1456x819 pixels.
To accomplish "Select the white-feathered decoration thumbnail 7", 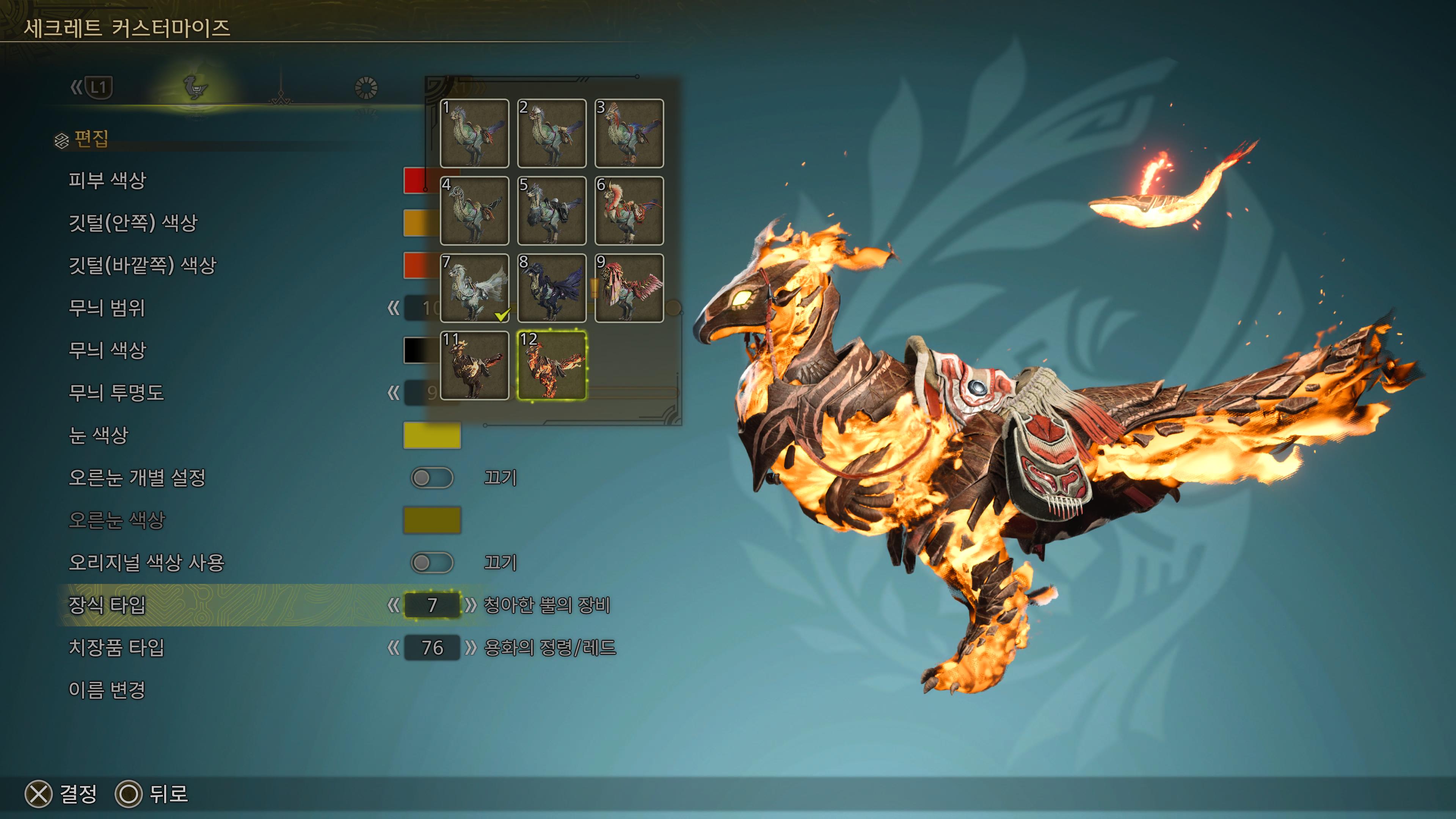I will pos(474,288).
